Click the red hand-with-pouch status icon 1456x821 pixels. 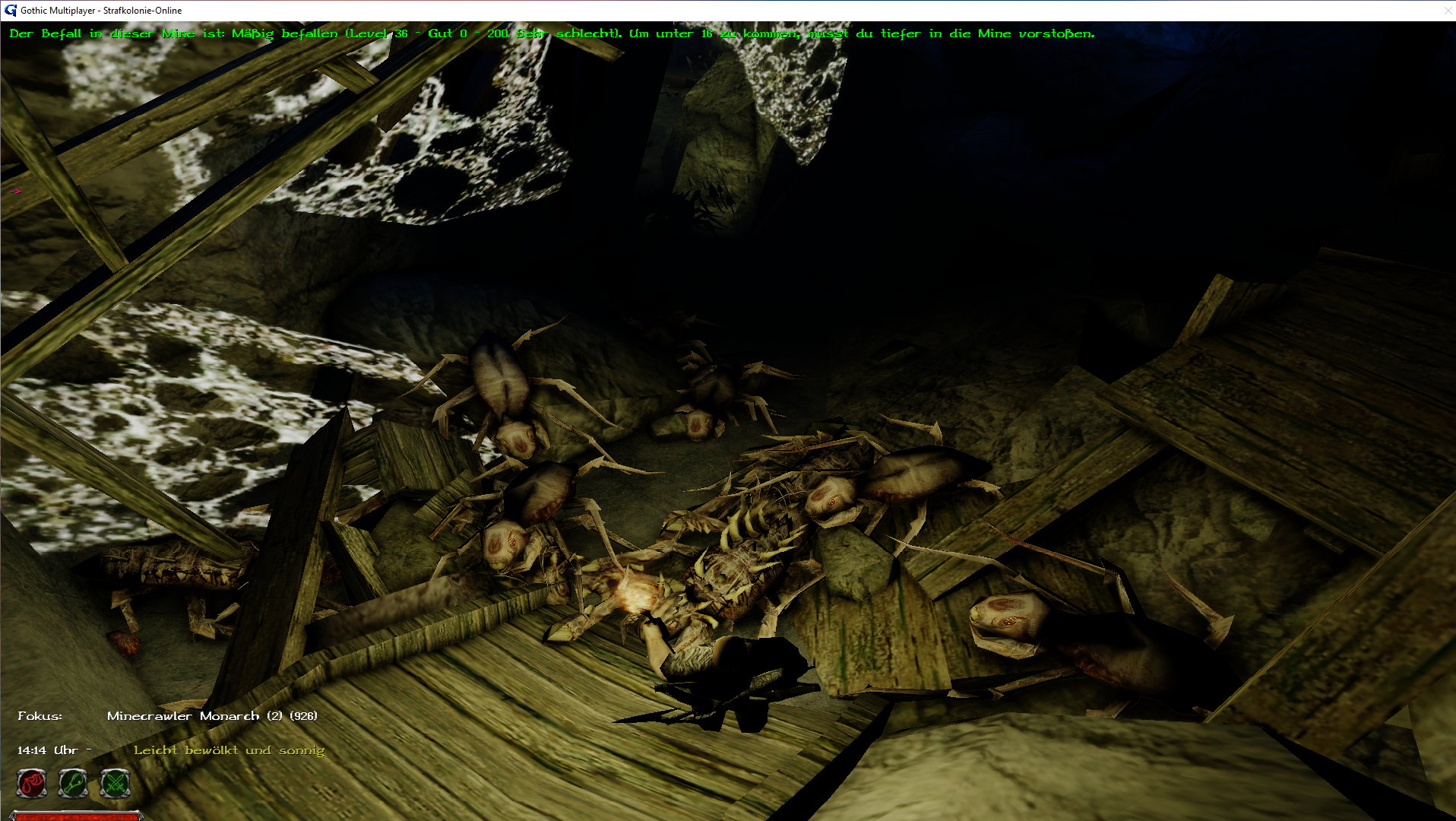point(32,783)
